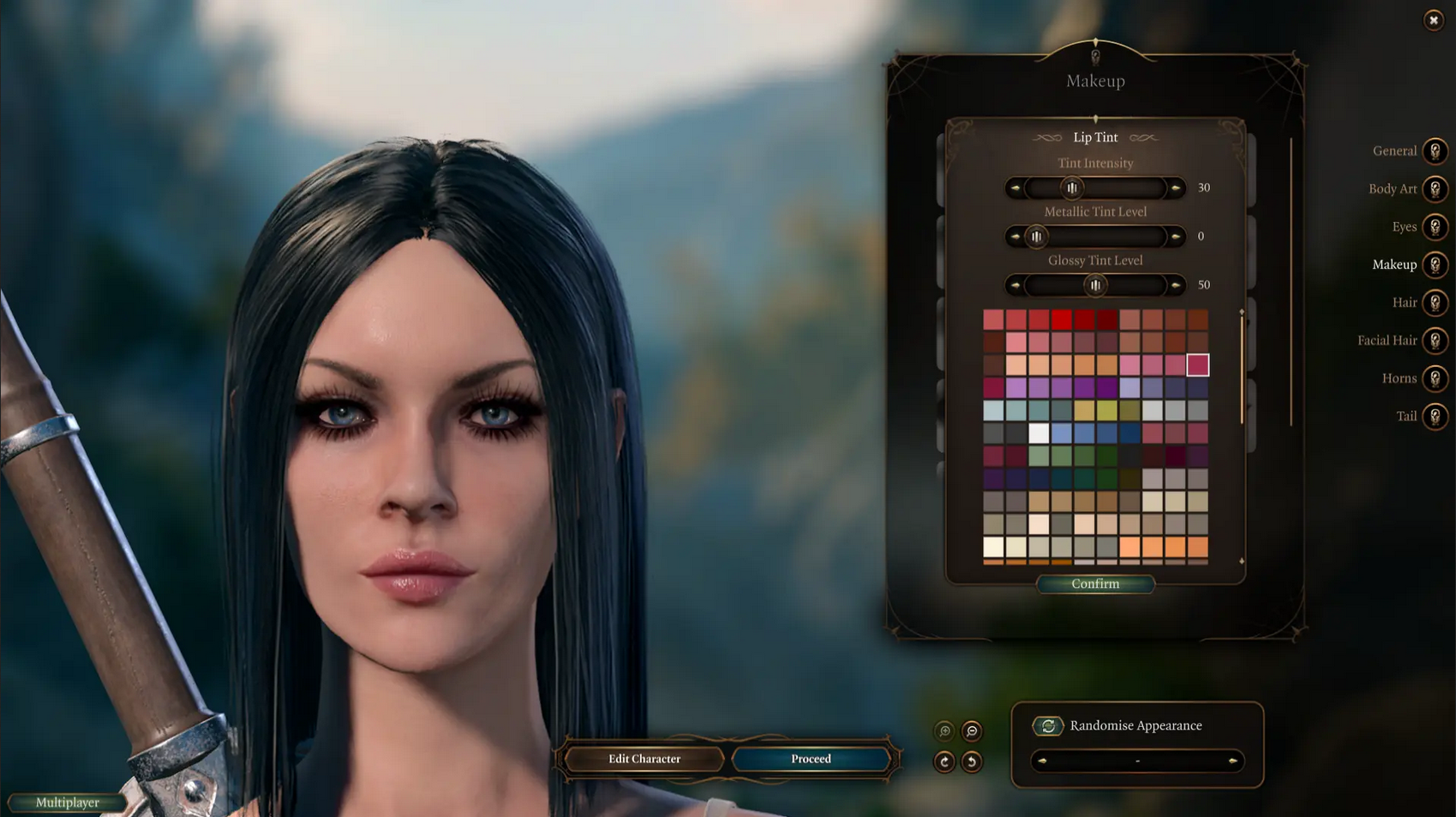Image resolution: width=1456 pixels, height=817 pixels.
Task: Click the zoom-out magnifier icon
Action: (971, 730)
